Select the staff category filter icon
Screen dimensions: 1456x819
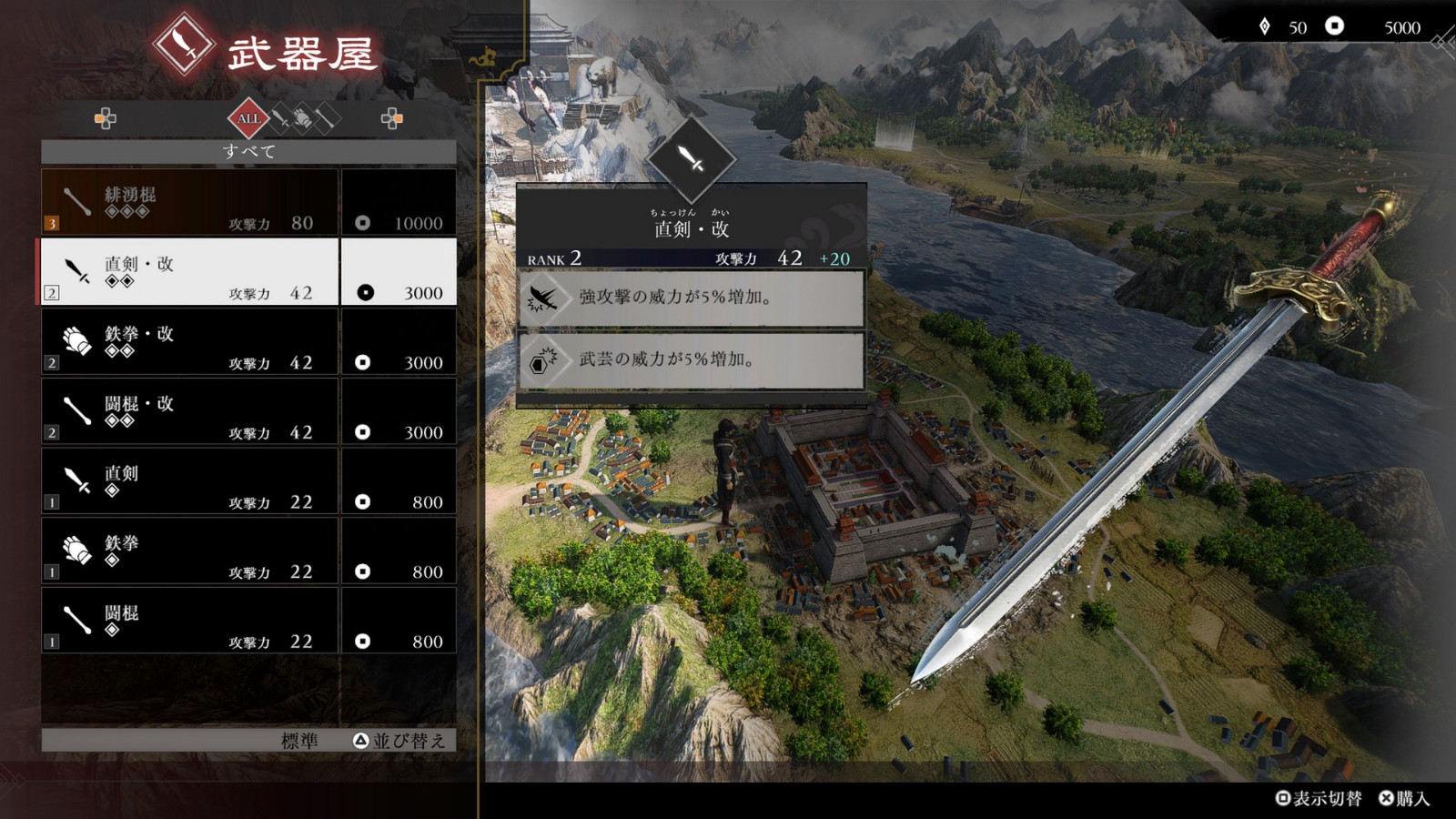click(x=328, y=117)
